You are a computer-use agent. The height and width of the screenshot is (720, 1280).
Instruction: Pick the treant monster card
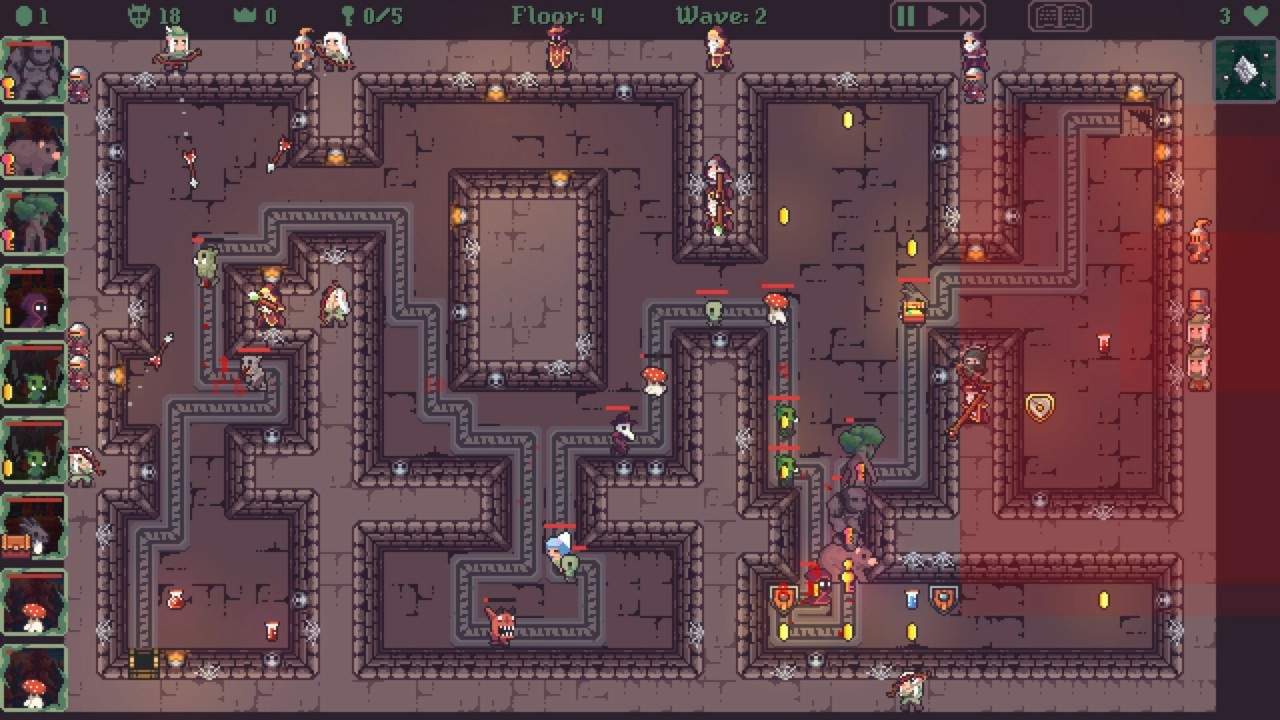tap(34, 223)
